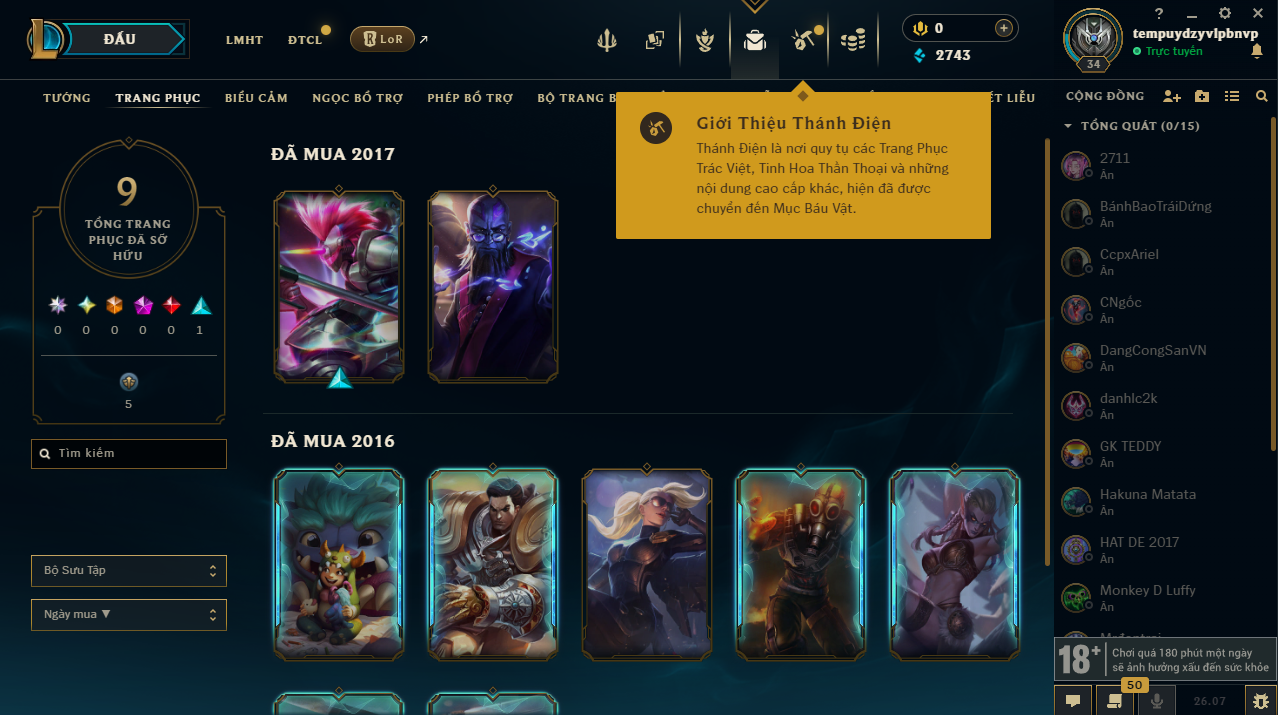Open the BIỂU CẢM emotes tab
The width and height of the screenshot is (1278, 715).
pyautogui.click(x=256, y=98)
